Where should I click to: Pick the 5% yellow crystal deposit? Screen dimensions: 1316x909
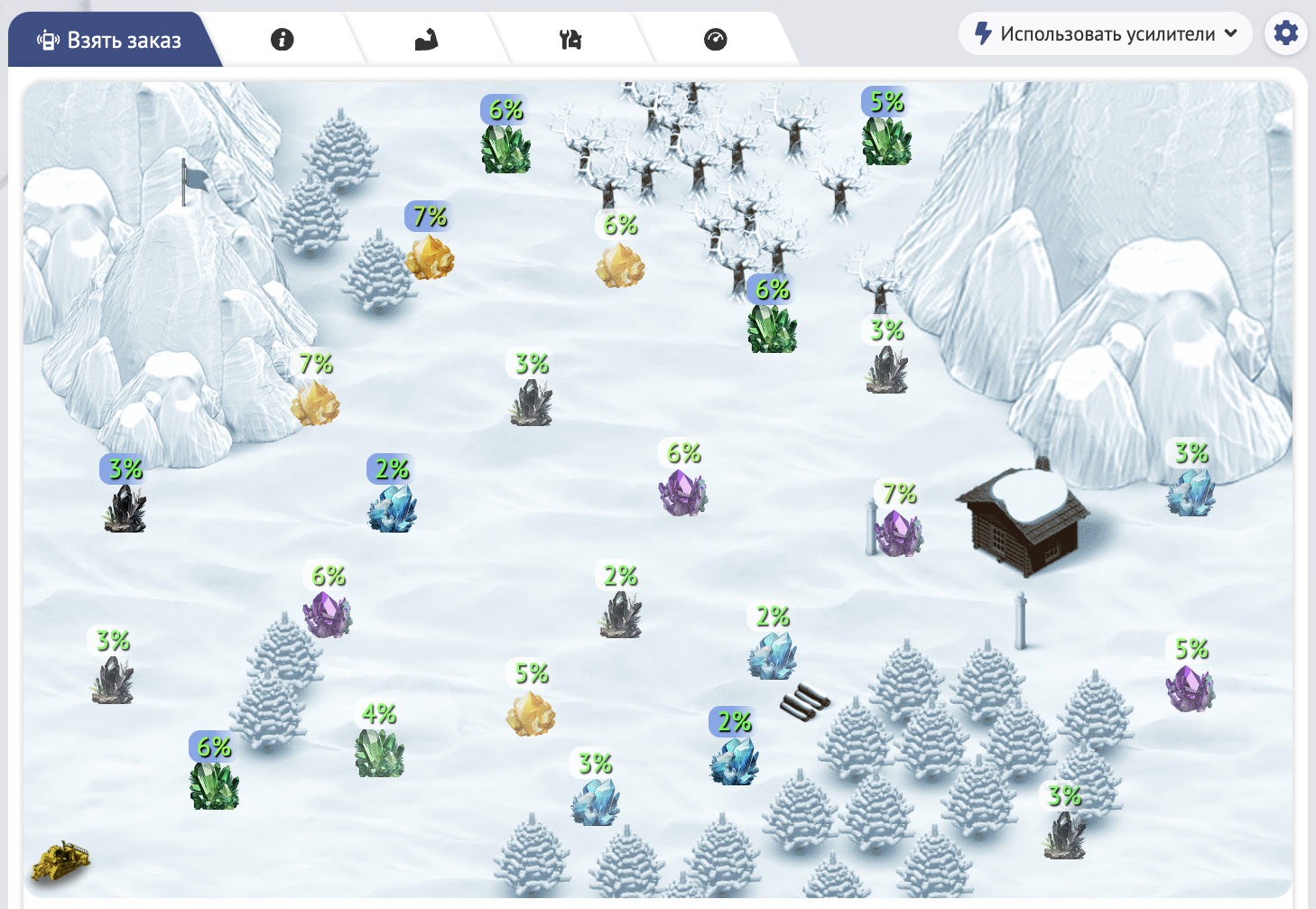[x=531, y=713]
